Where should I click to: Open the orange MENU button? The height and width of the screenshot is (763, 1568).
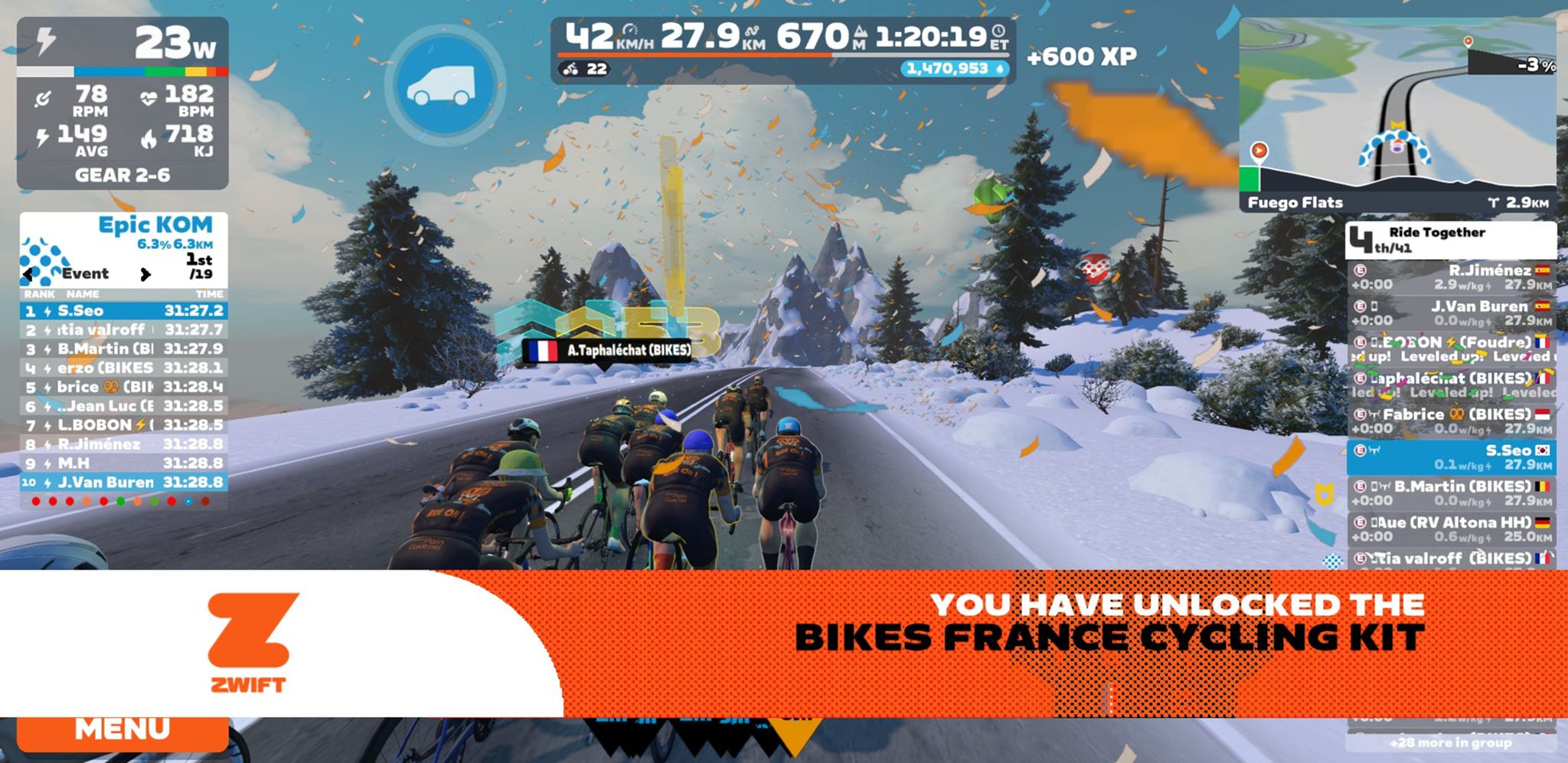(x=122, y=732)
